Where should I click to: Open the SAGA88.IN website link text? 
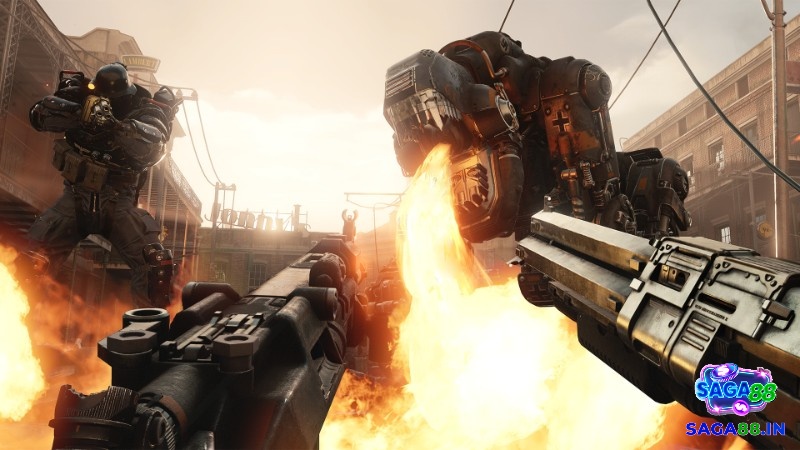click(734, 428)
